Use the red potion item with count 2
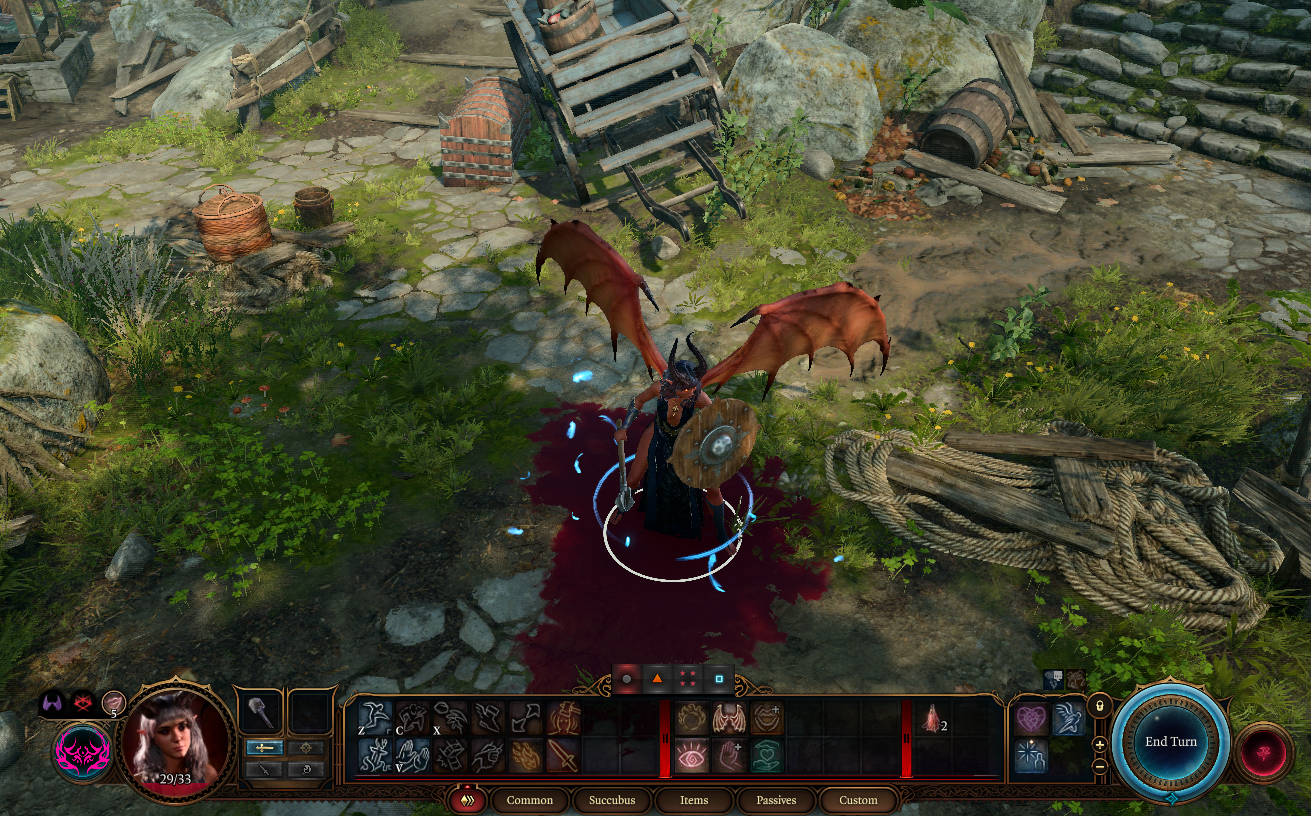Image resolution: width=1311 pixels, height=816 pixels. click(932, 719)
